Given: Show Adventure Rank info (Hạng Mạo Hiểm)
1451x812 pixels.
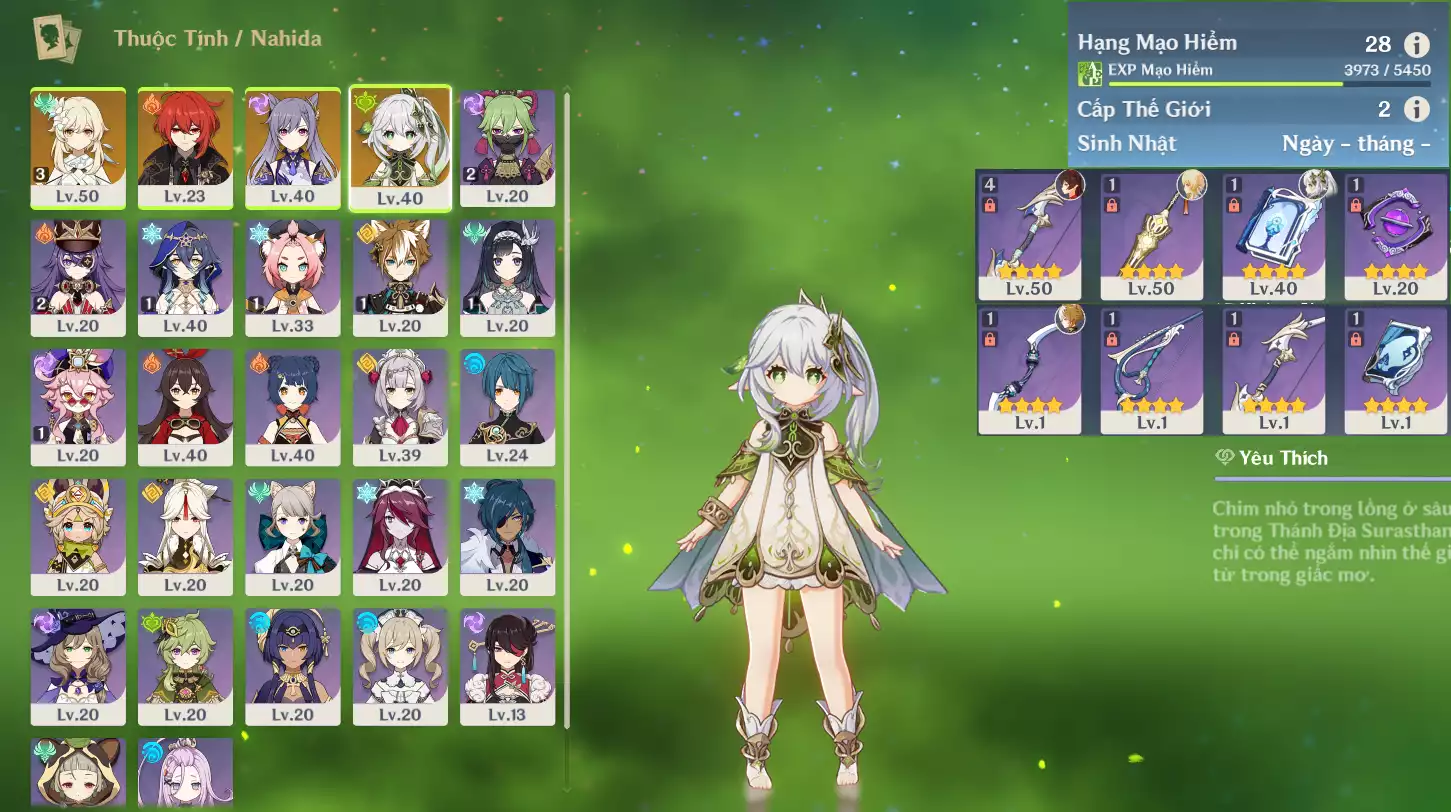Looking at the screenshot, I should coord(1416,44).
